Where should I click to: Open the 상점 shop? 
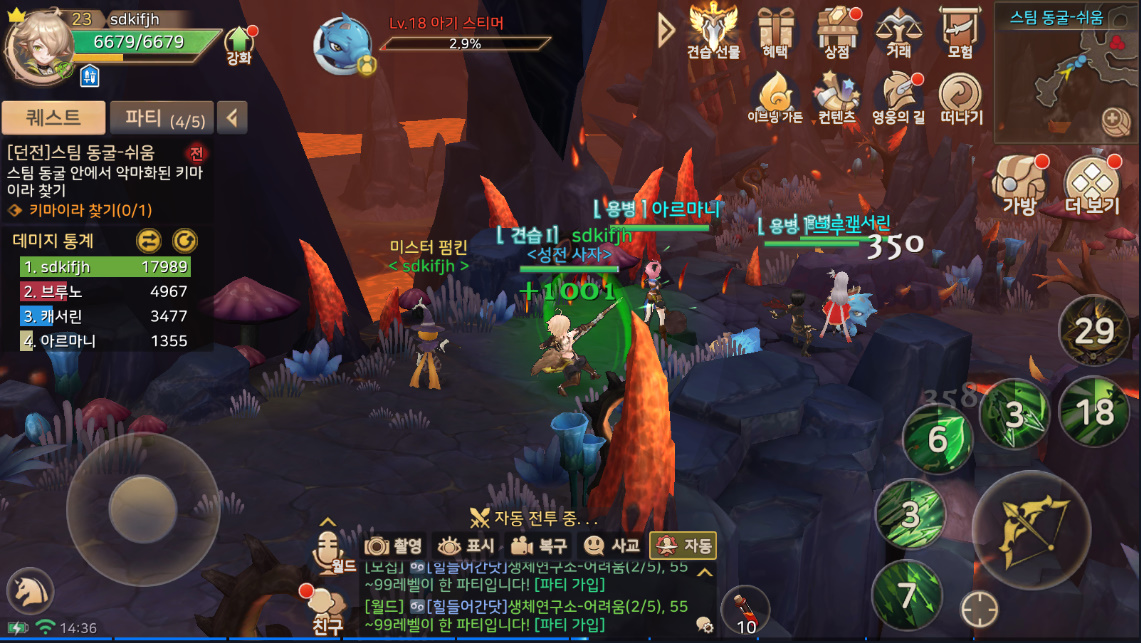point(838,31)
